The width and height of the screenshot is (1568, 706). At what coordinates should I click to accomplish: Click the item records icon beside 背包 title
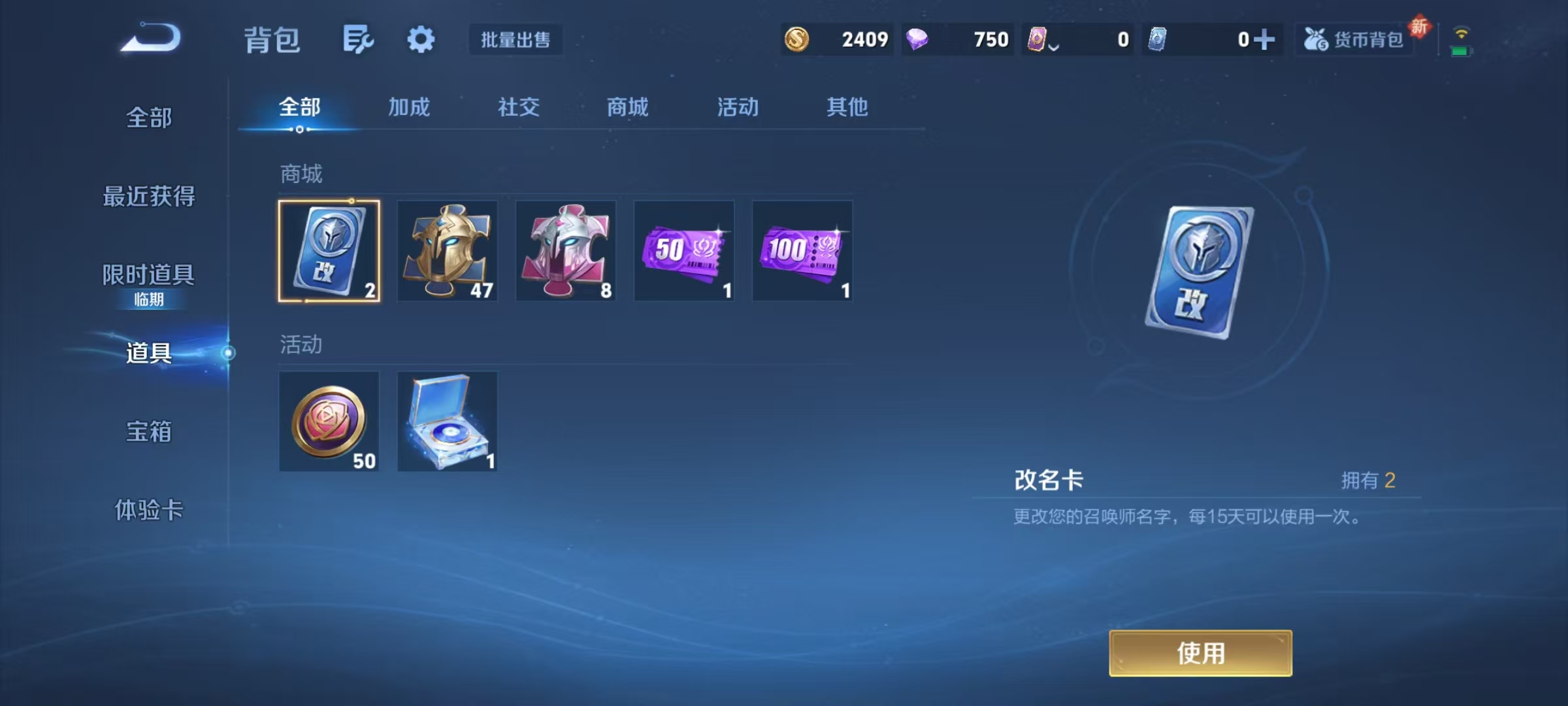point(357,38)
